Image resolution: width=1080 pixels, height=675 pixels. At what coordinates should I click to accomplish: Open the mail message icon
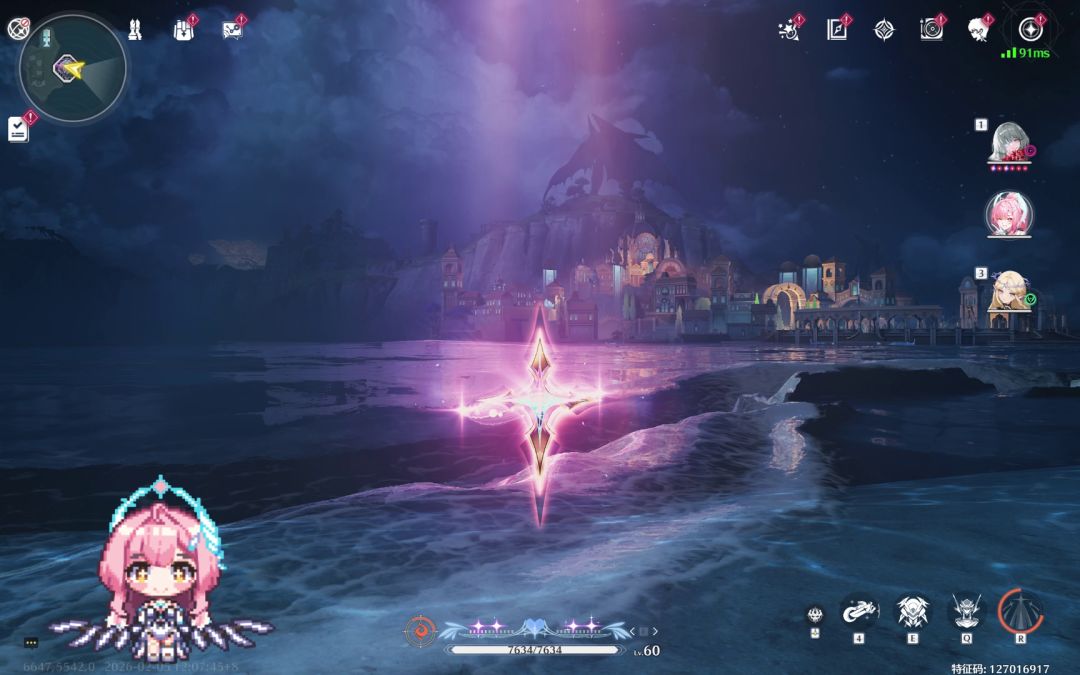[232, 30]
